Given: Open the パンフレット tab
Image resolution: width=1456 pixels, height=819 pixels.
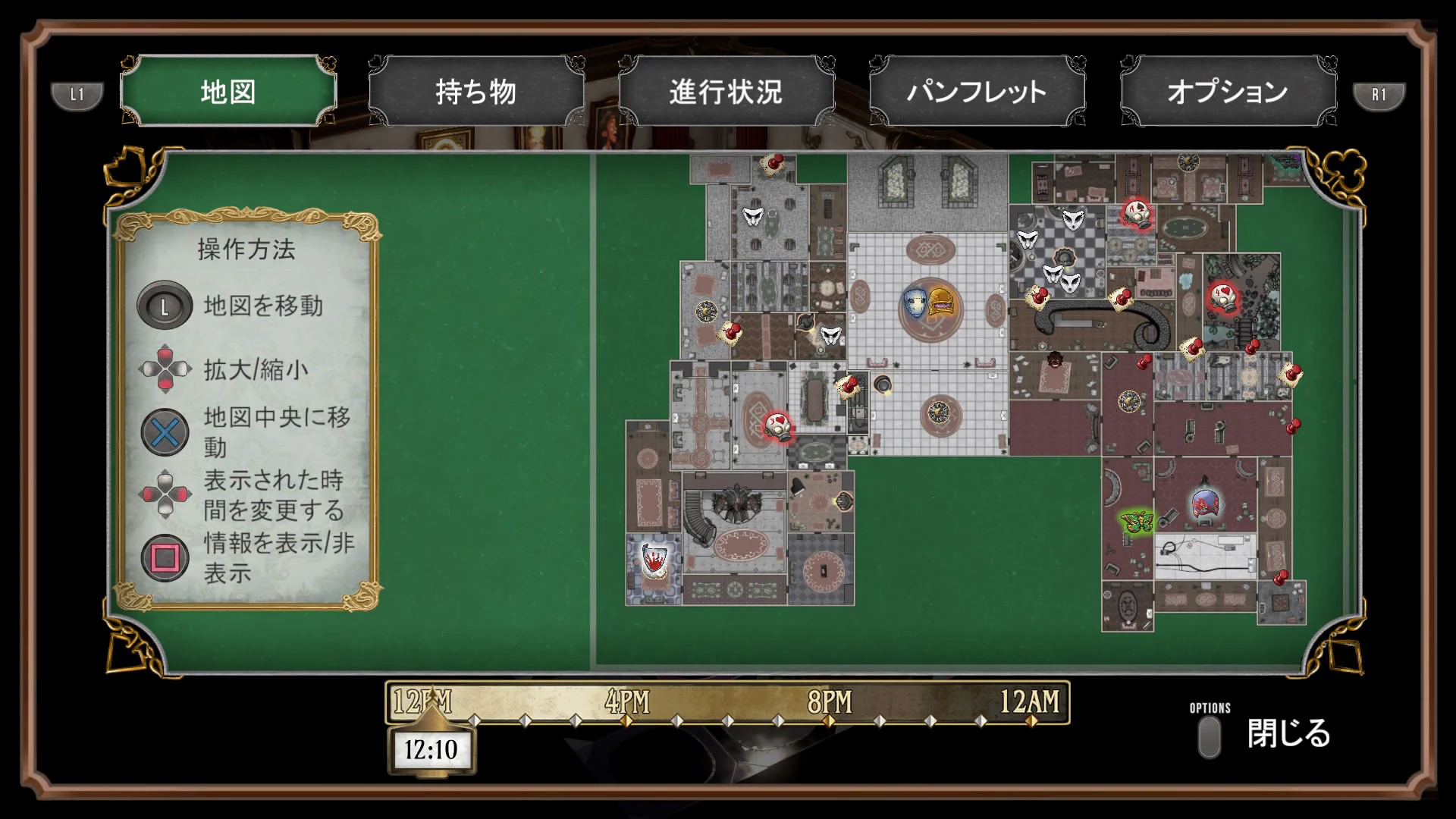Looking at the screenshot, I should 976,91.
